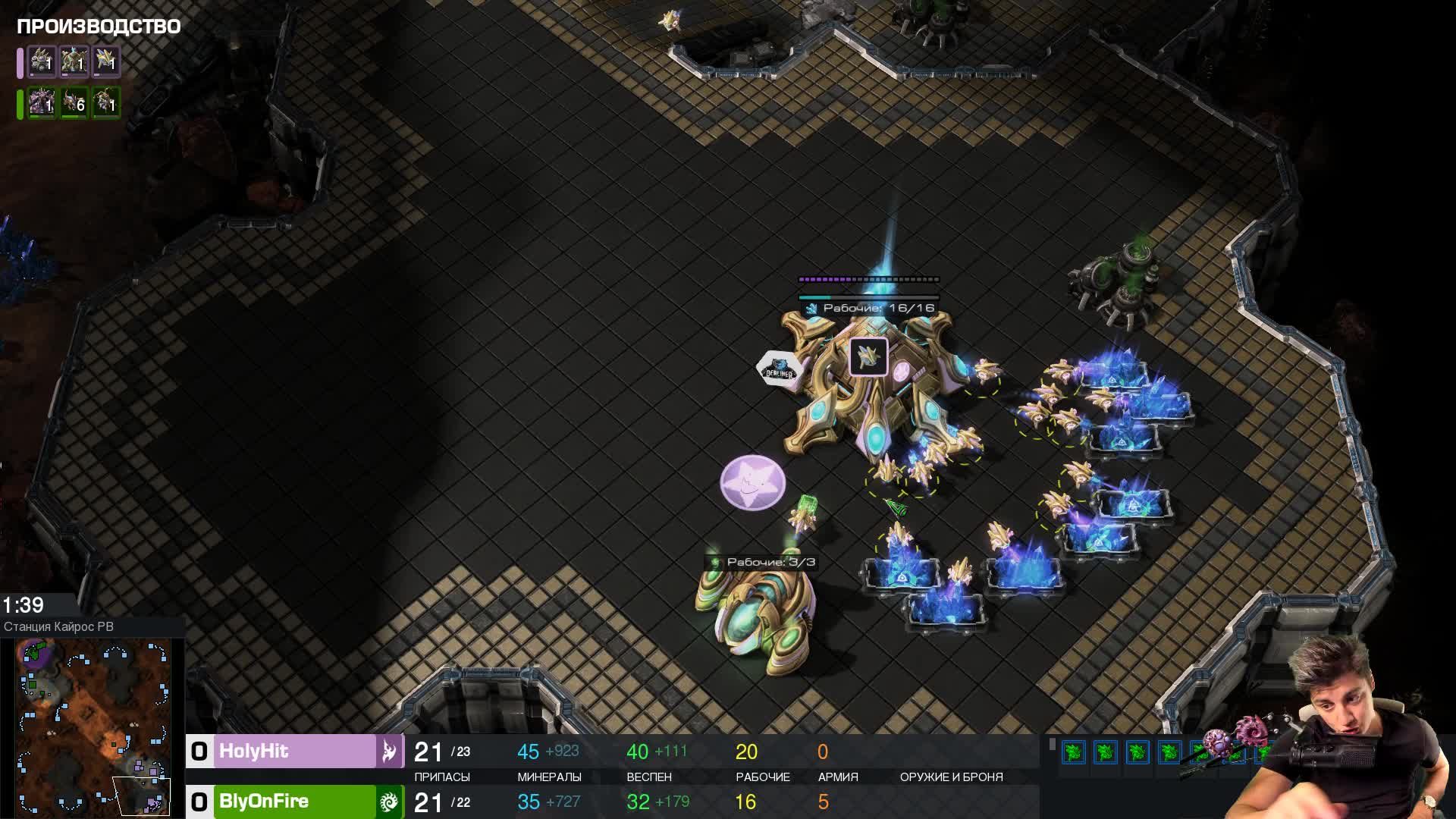The height and width of the screenshot is (819, 1456).
Task: Select the HolyHit player name bar
Action: click(295, 752)
